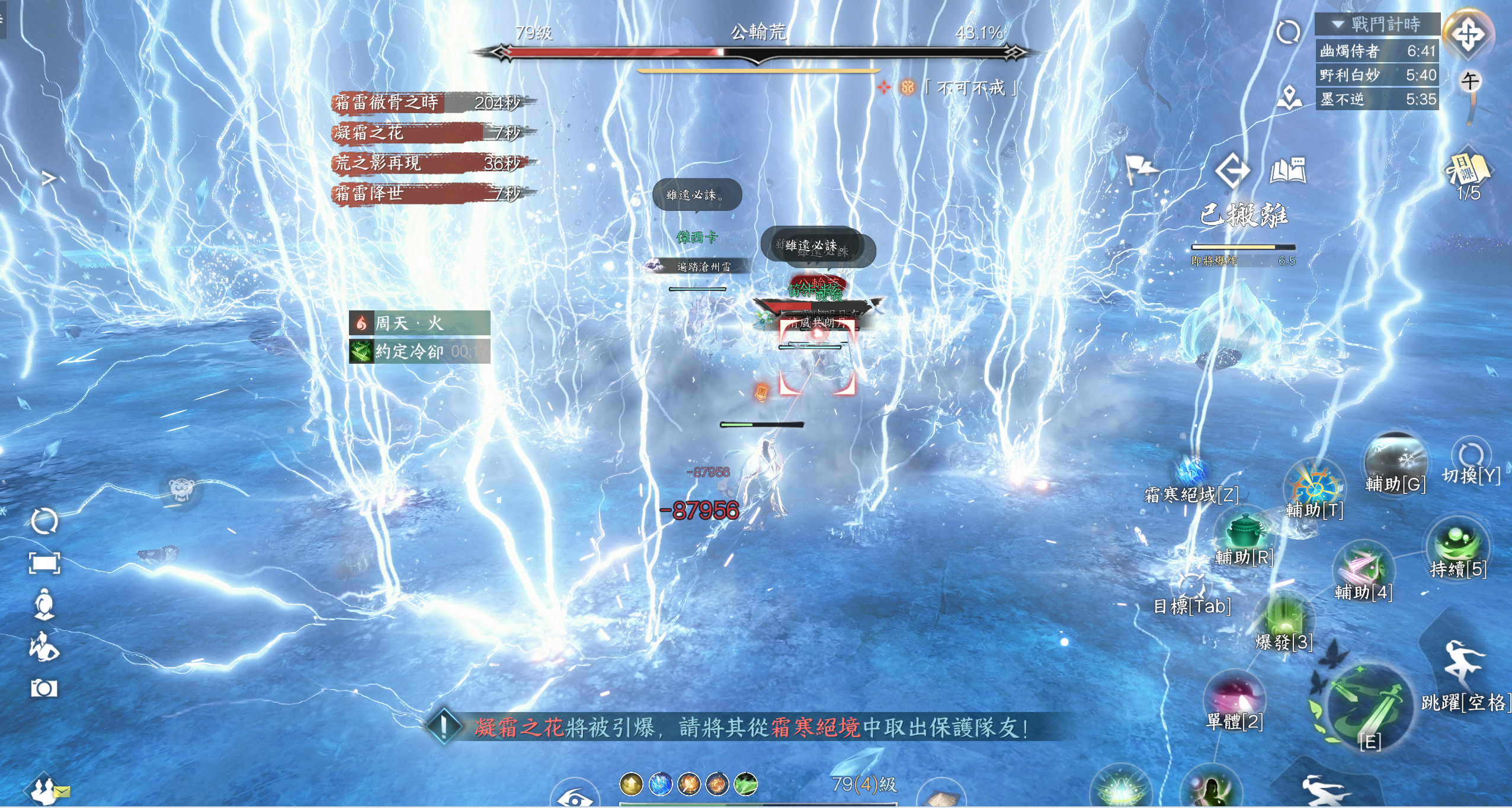Viewport: 1512px width, 808px height.
Task: Trigger the 輔助 [G] support skill
Action: click(1395, 459)
